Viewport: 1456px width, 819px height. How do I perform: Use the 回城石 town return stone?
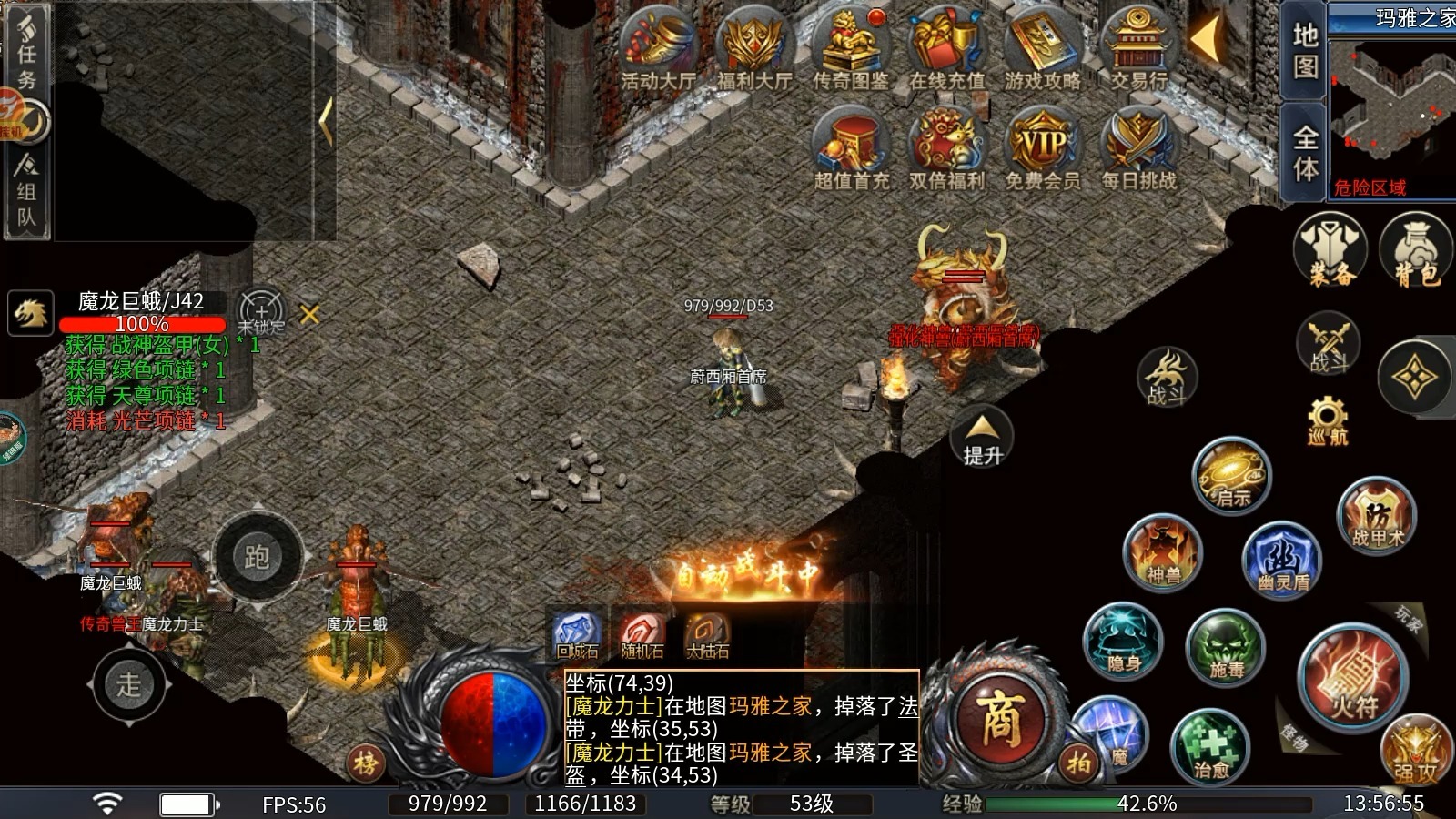pyautogui.click(x=578, y=633)
